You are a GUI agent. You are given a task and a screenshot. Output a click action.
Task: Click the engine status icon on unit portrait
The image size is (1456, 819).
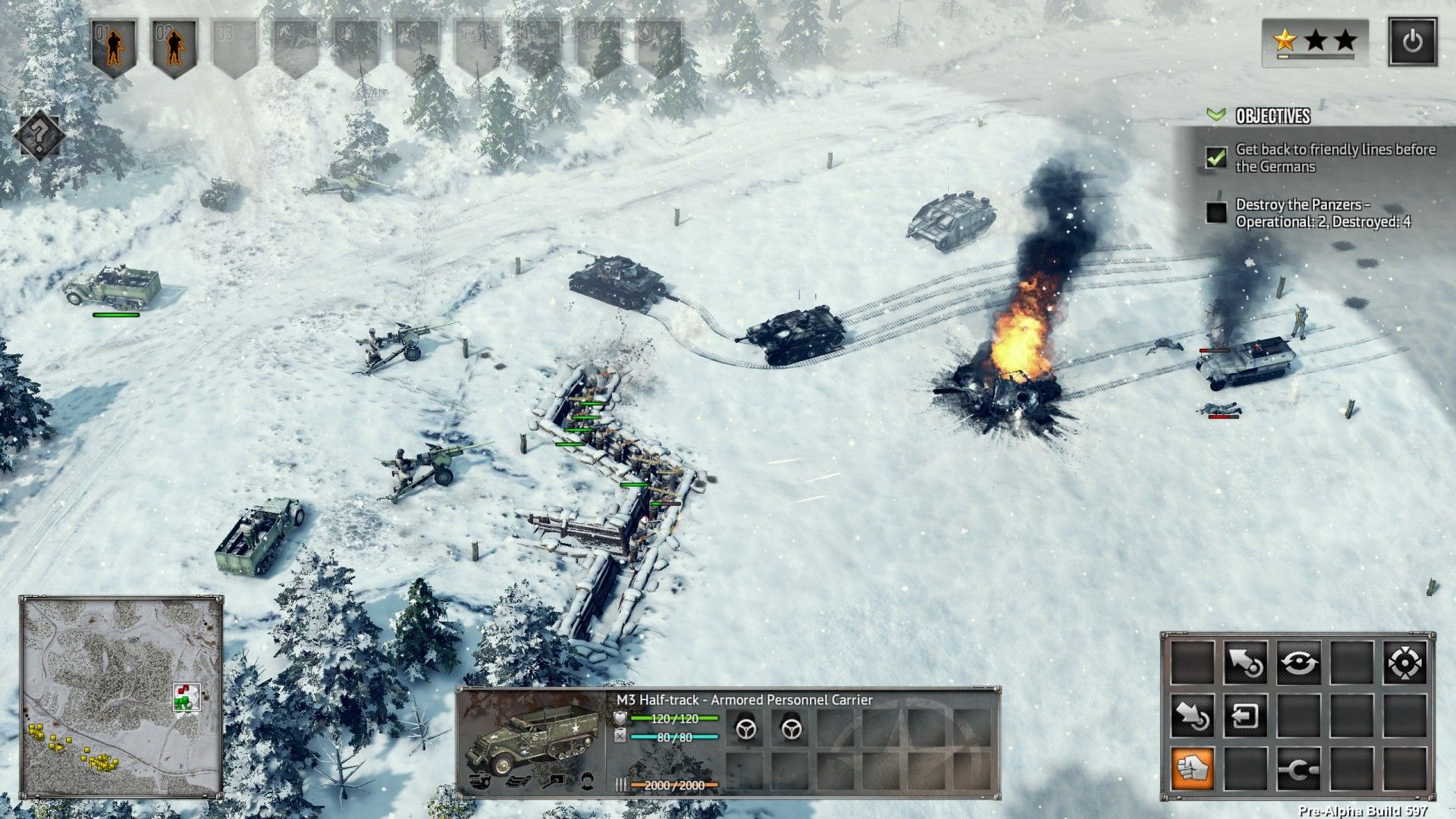pyautogui.click(x=479, y=782)
